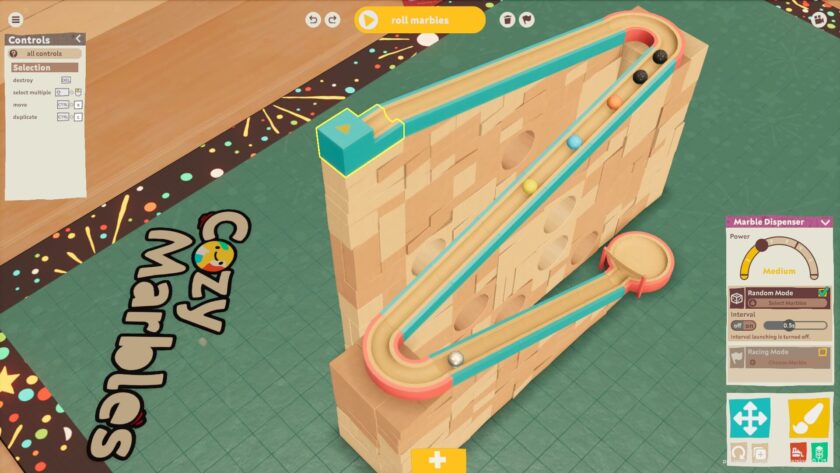Image resolution: width=840 pixels, height=473 pixels.
Task: Collapse the Controls panel
Action: pyautogui.click(x=78, y=39)
